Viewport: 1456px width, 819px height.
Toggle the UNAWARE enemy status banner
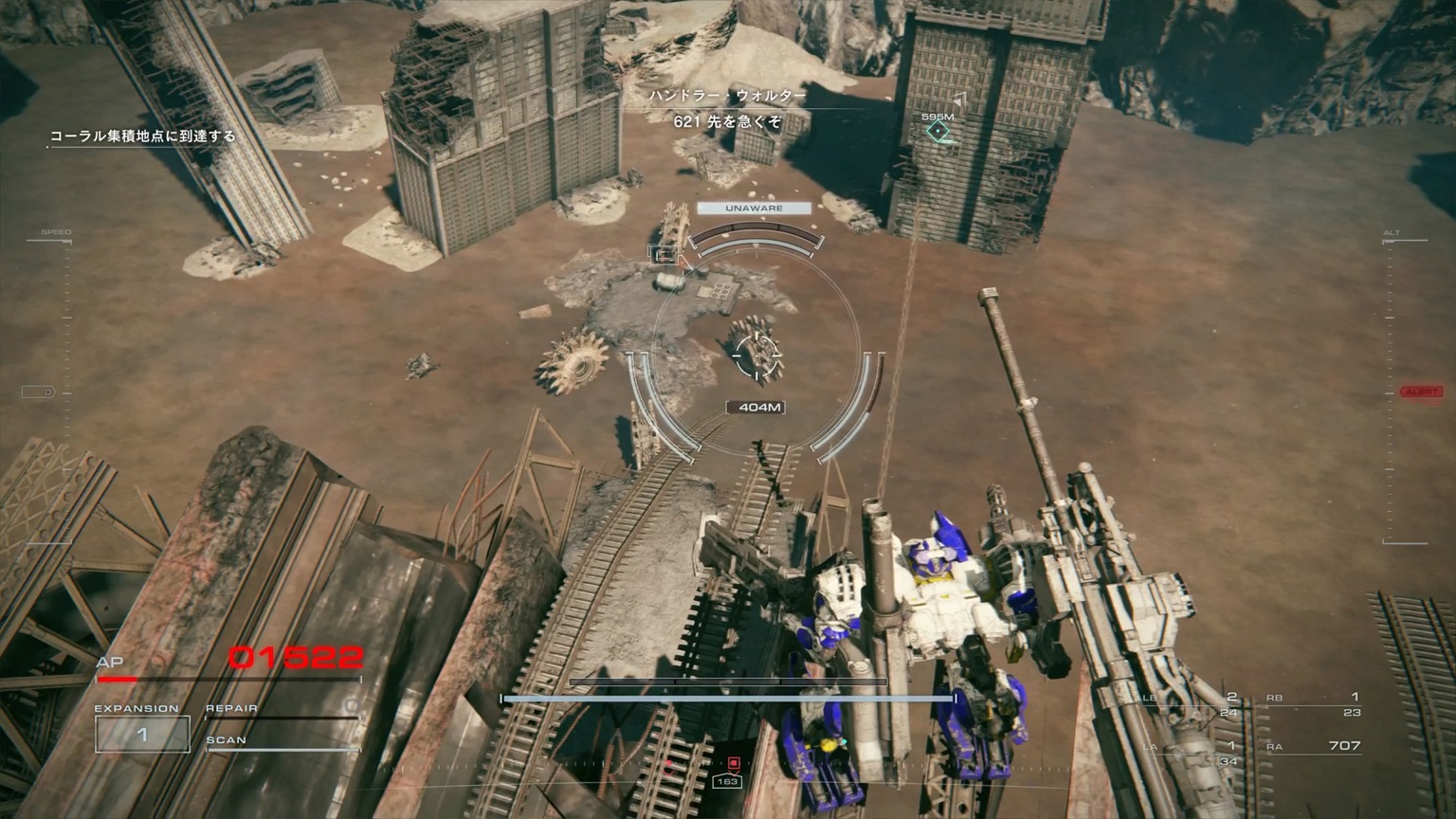(x=754, y=208)
